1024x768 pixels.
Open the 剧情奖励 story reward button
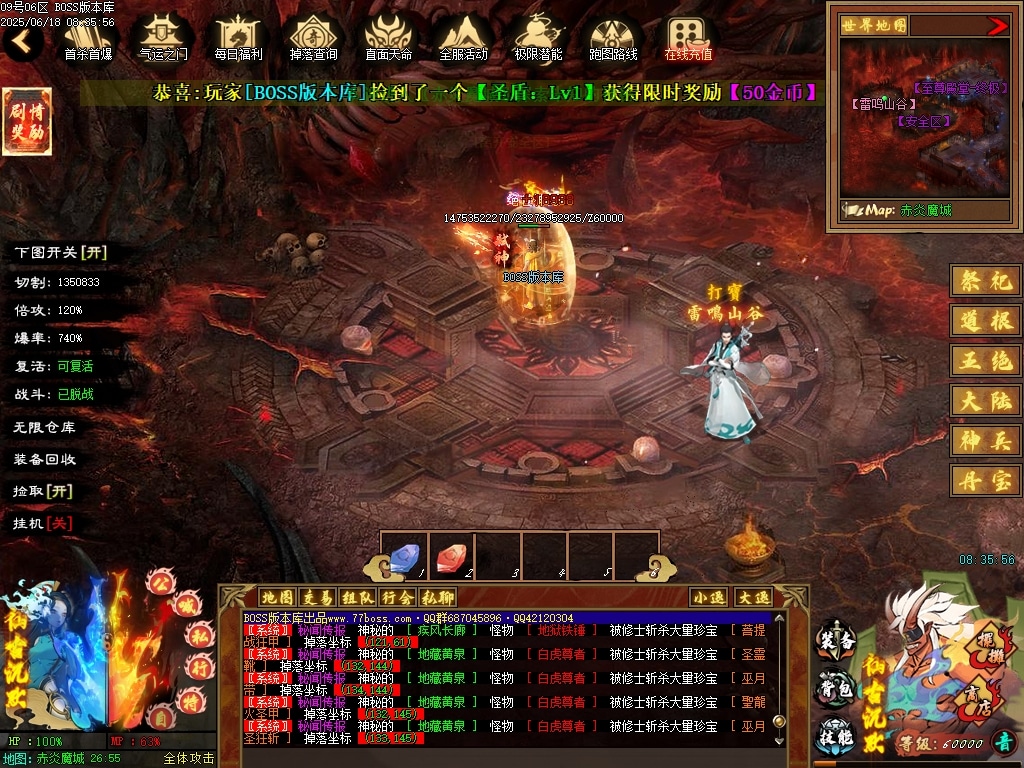27,121
